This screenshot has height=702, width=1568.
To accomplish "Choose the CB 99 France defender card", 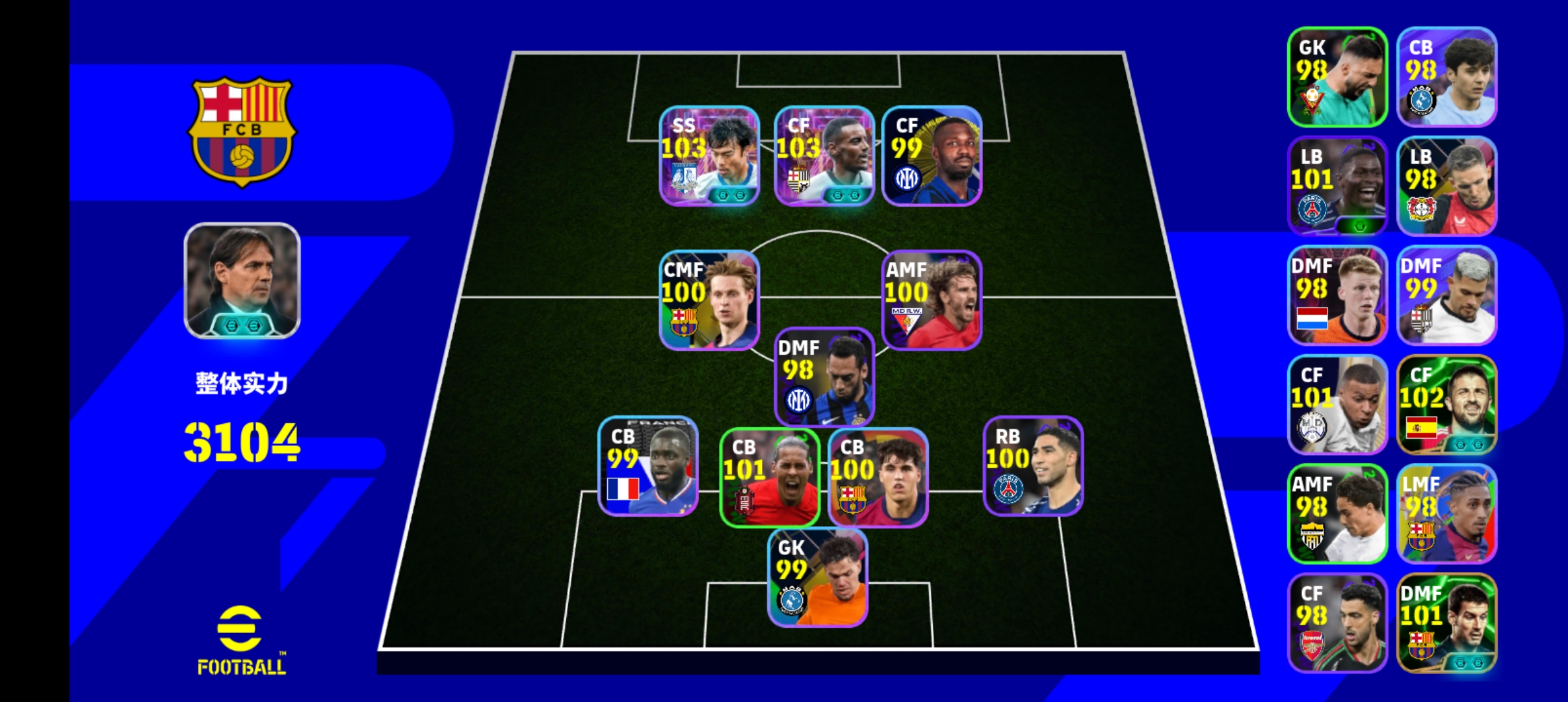I will (x=648, y=466).
